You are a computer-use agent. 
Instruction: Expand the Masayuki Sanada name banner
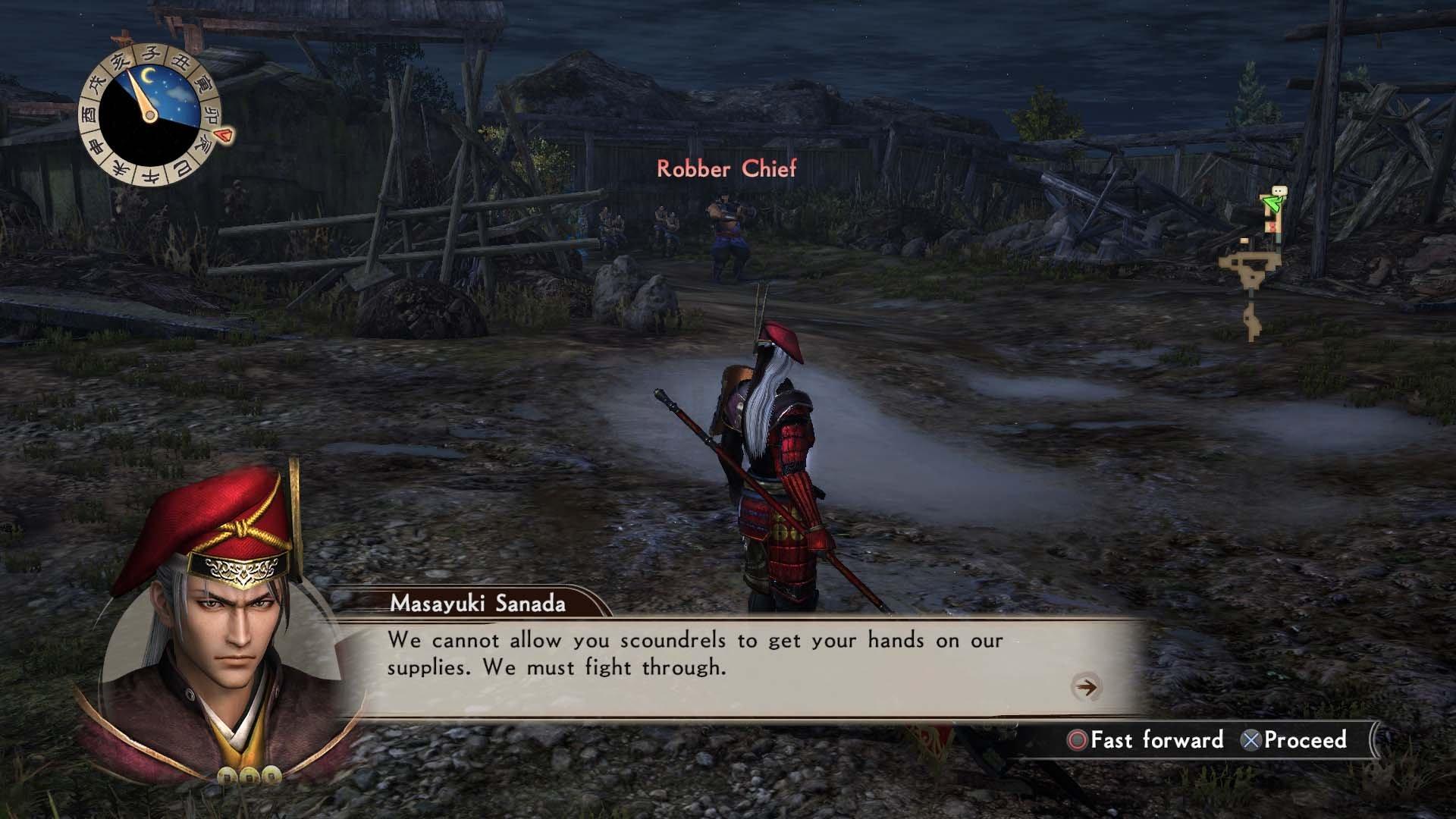tap(478, 603)
